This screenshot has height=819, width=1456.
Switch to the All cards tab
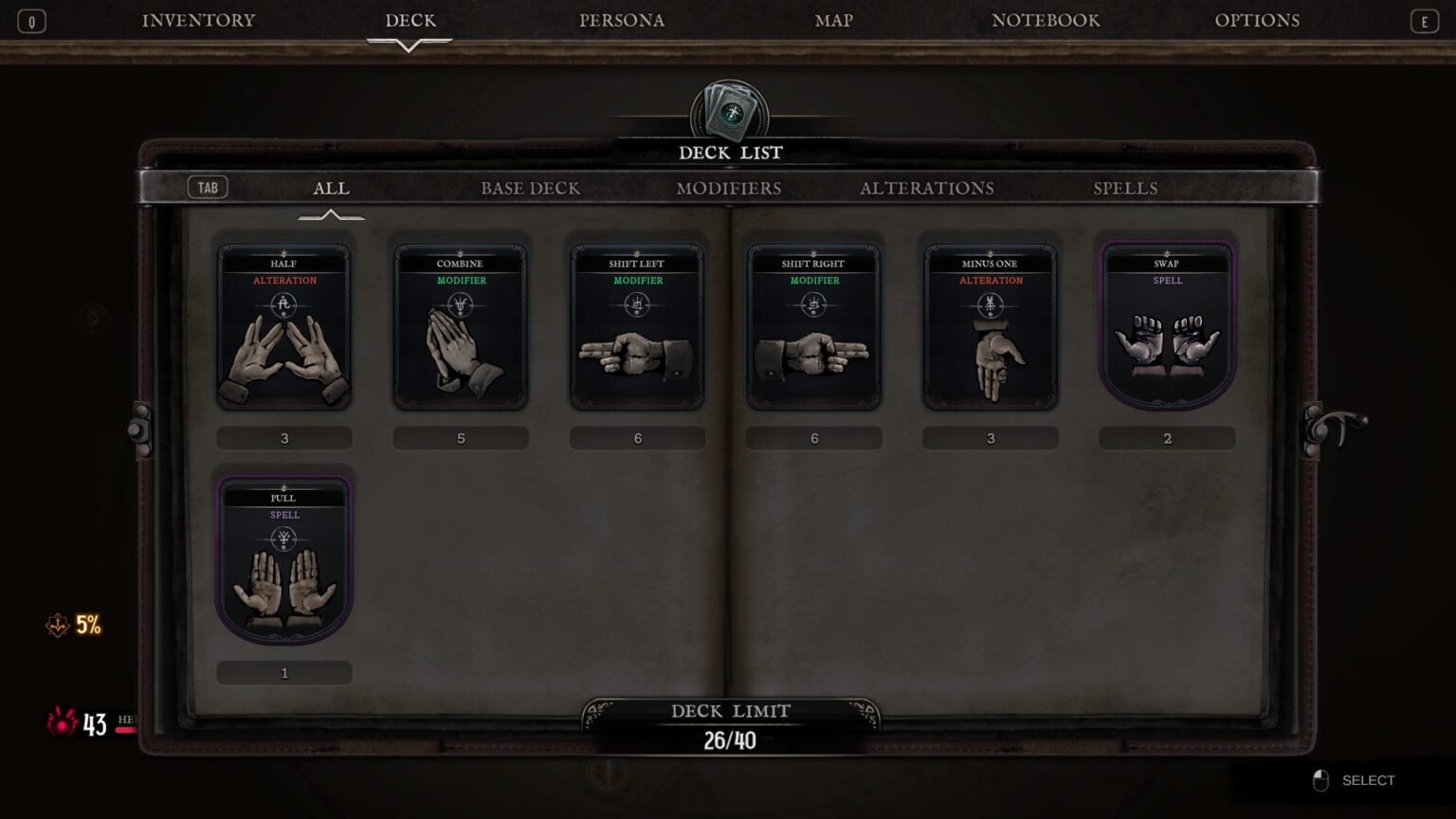[331, 189]
